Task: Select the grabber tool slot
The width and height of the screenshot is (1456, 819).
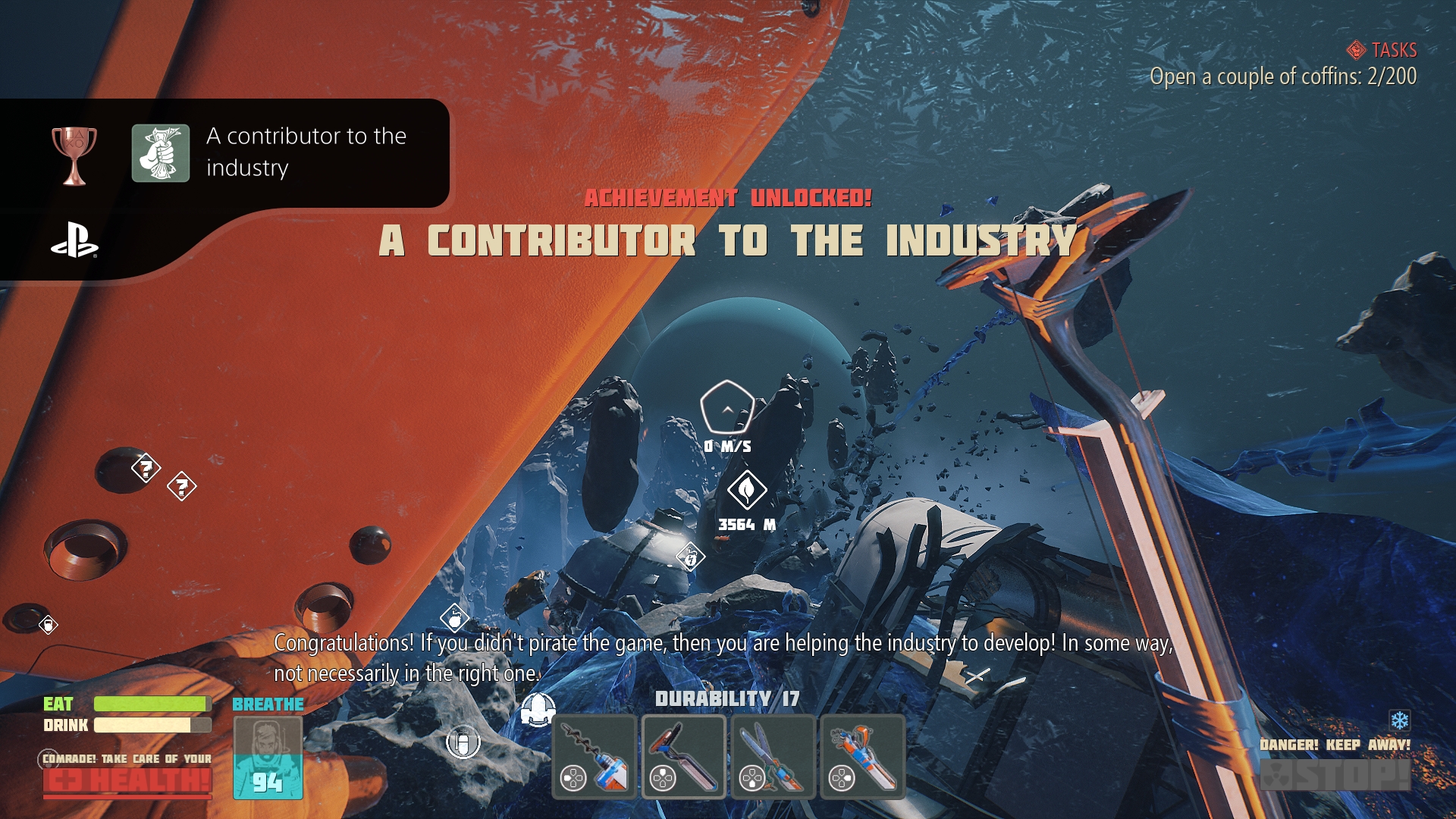Action: tap(863, 758)
